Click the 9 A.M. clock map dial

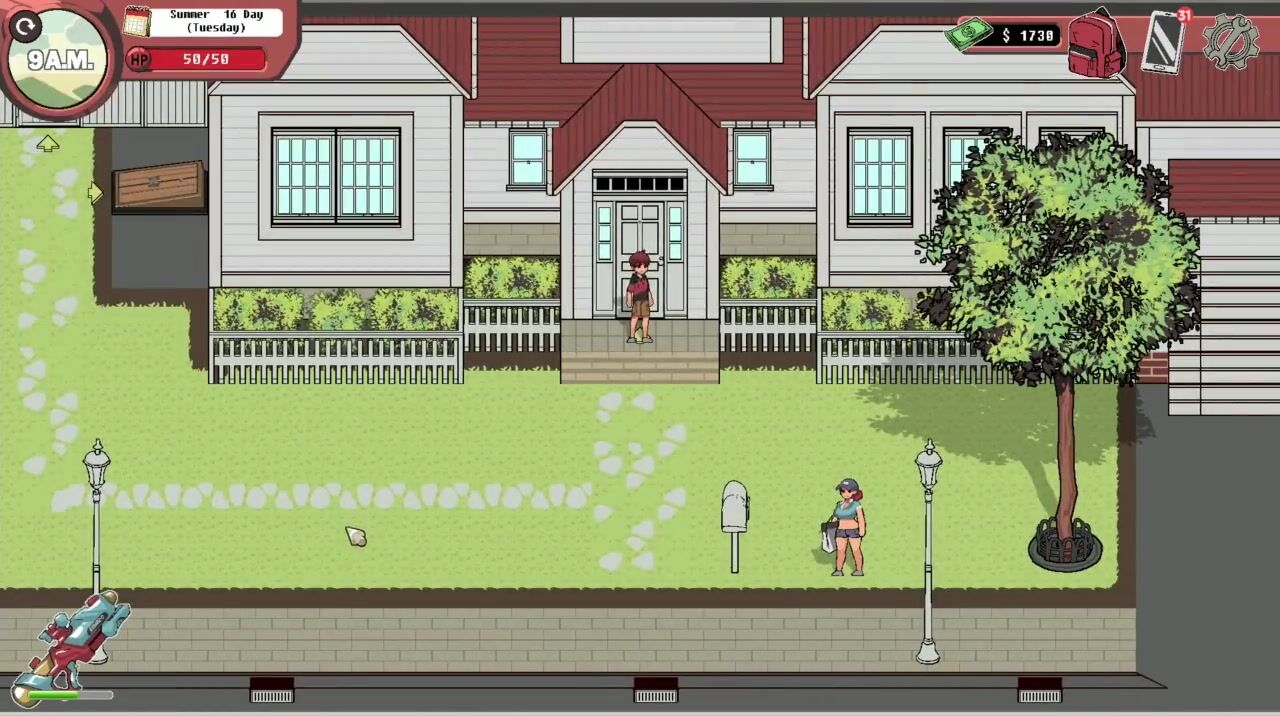60,62
